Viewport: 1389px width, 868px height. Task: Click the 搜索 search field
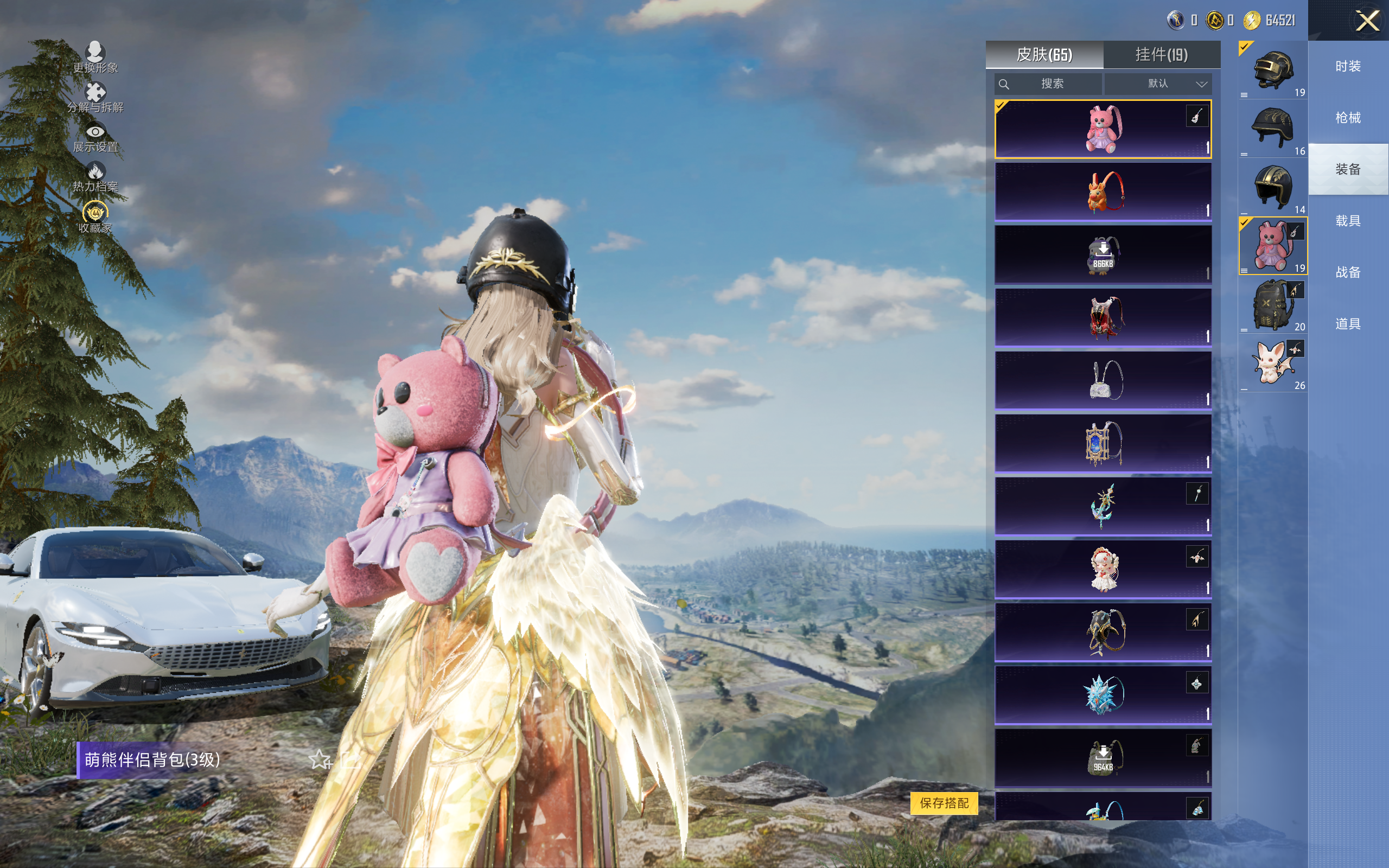[1052, 84]
